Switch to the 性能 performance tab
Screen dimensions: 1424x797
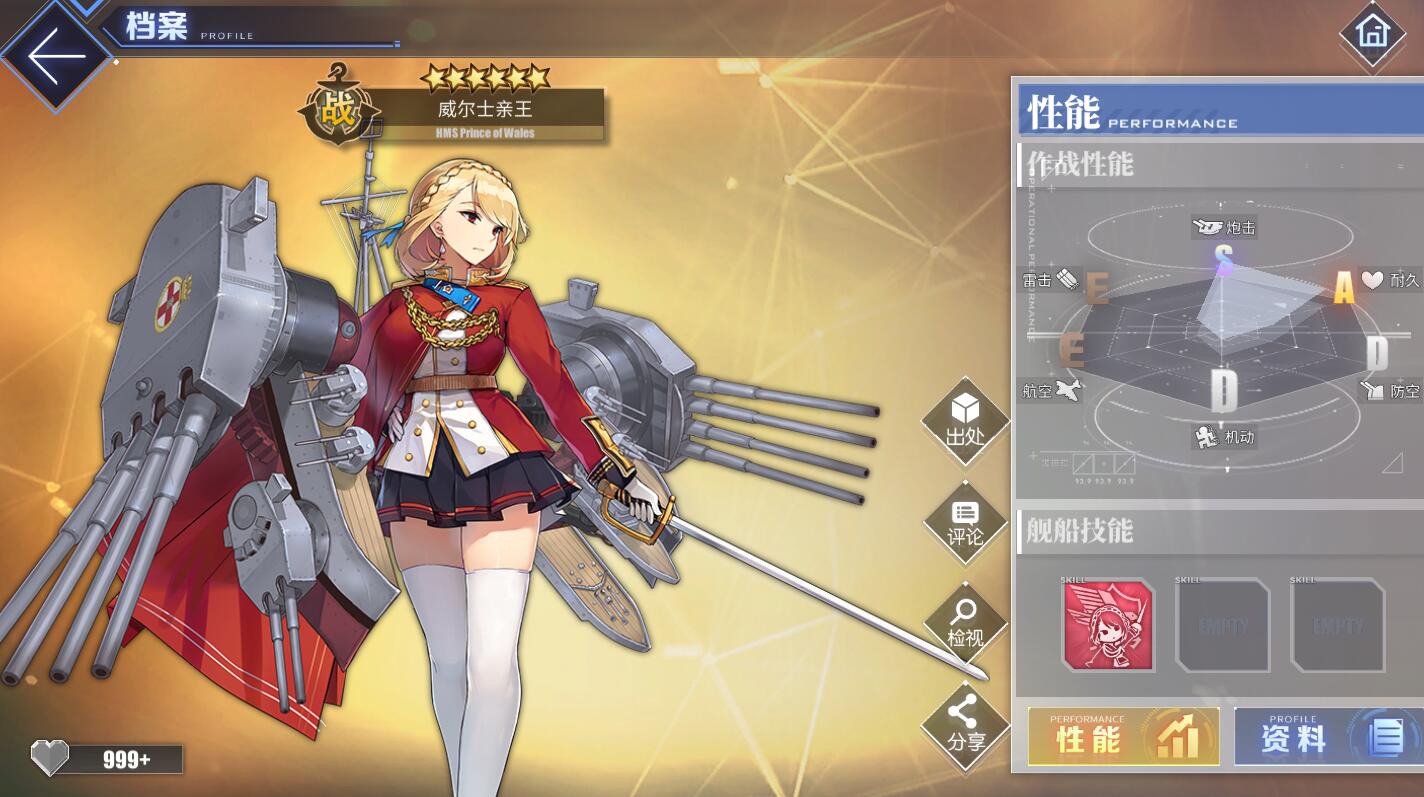[x=1123, y=737]
